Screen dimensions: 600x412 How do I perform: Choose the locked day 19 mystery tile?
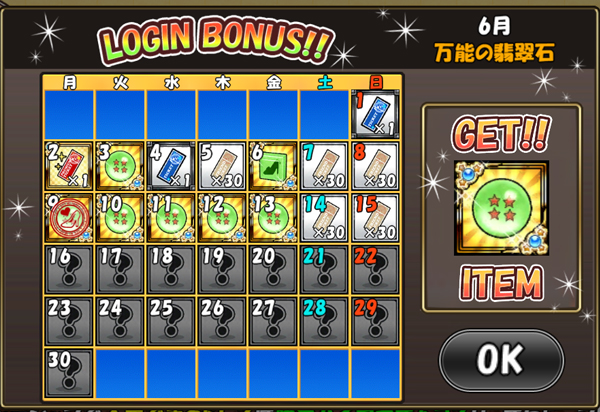(223, 268)
